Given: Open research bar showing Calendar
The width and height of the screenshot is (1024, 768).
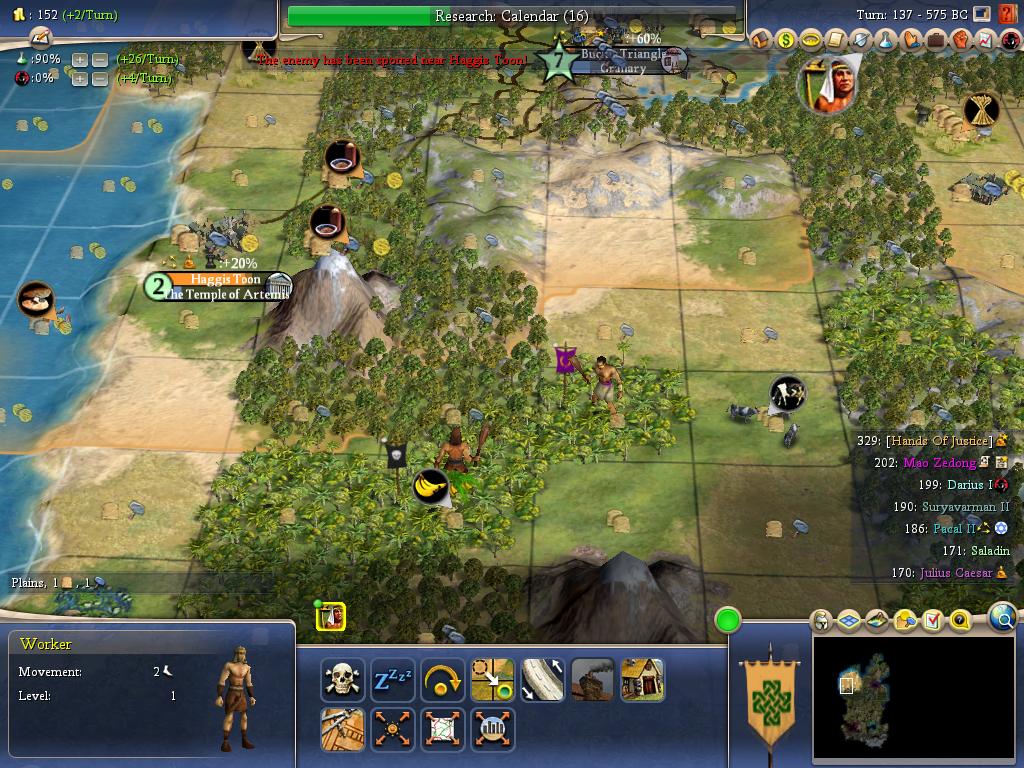Looking at the screenshot, I should point(512,16).
